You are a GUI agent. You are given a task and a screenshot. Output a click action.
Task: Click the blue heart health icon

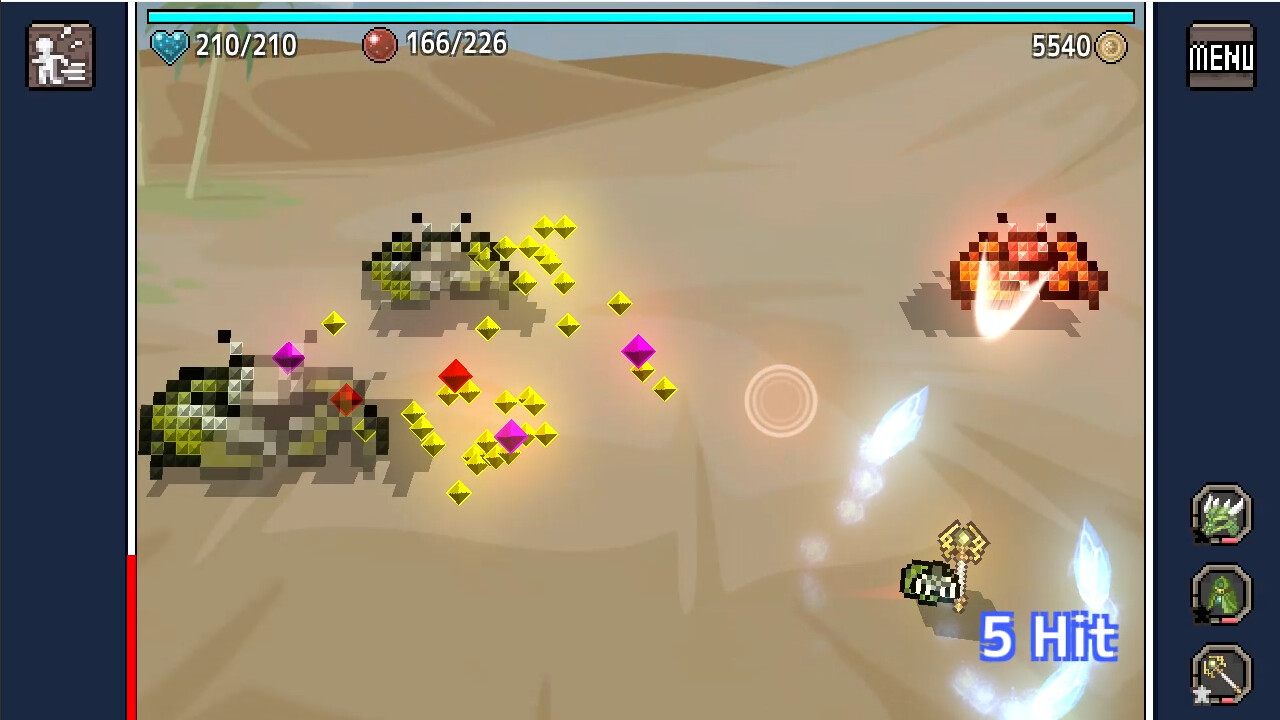tap(170, 44)
